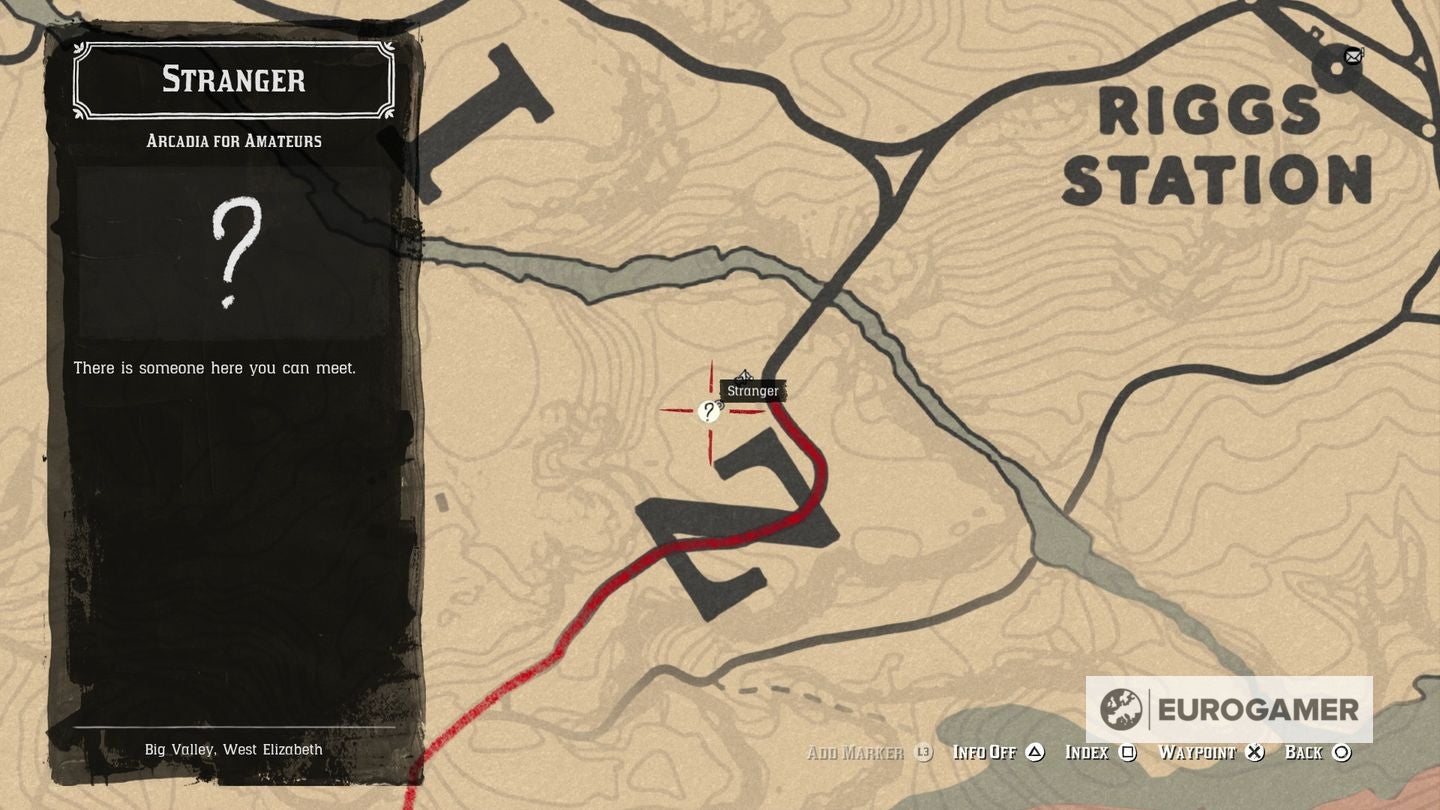Image resolution: width=1440 pixels, height=810 pixels.
Task: Expand the Stranger tooltip above the marker
Action: tap(752, 390)
